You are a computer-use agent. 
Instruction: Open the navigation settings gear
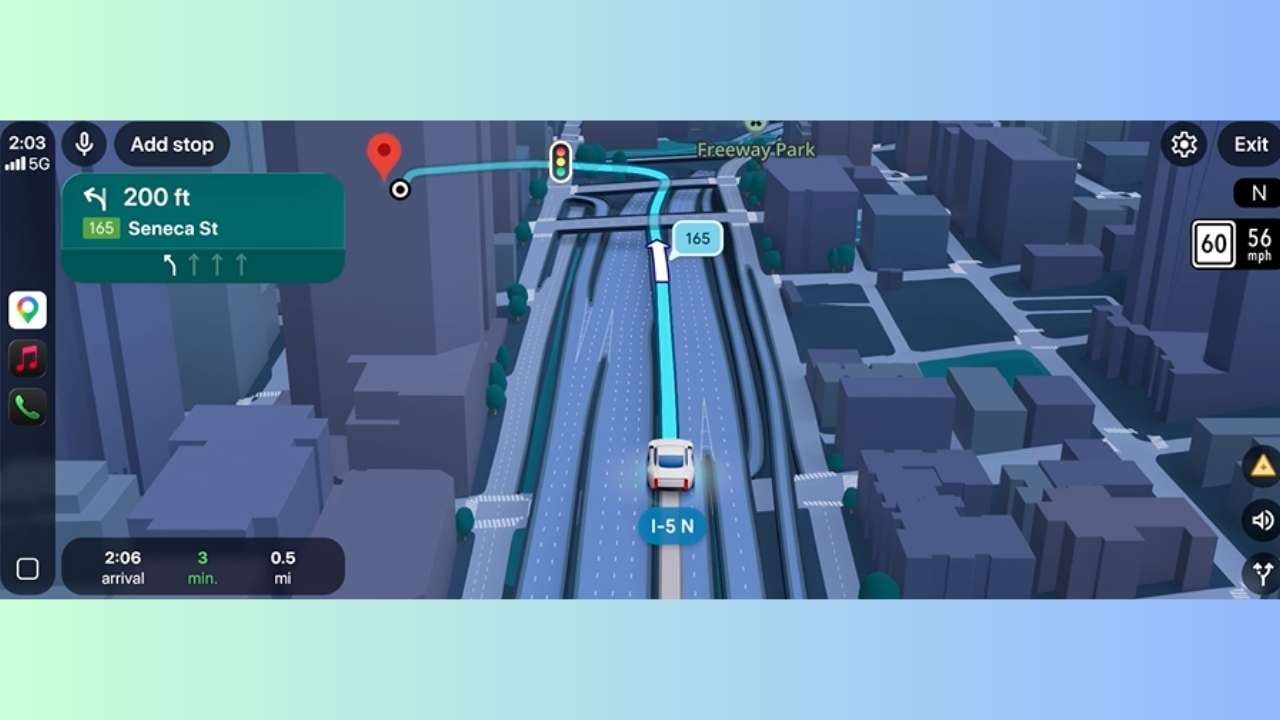coord(1183,144)
